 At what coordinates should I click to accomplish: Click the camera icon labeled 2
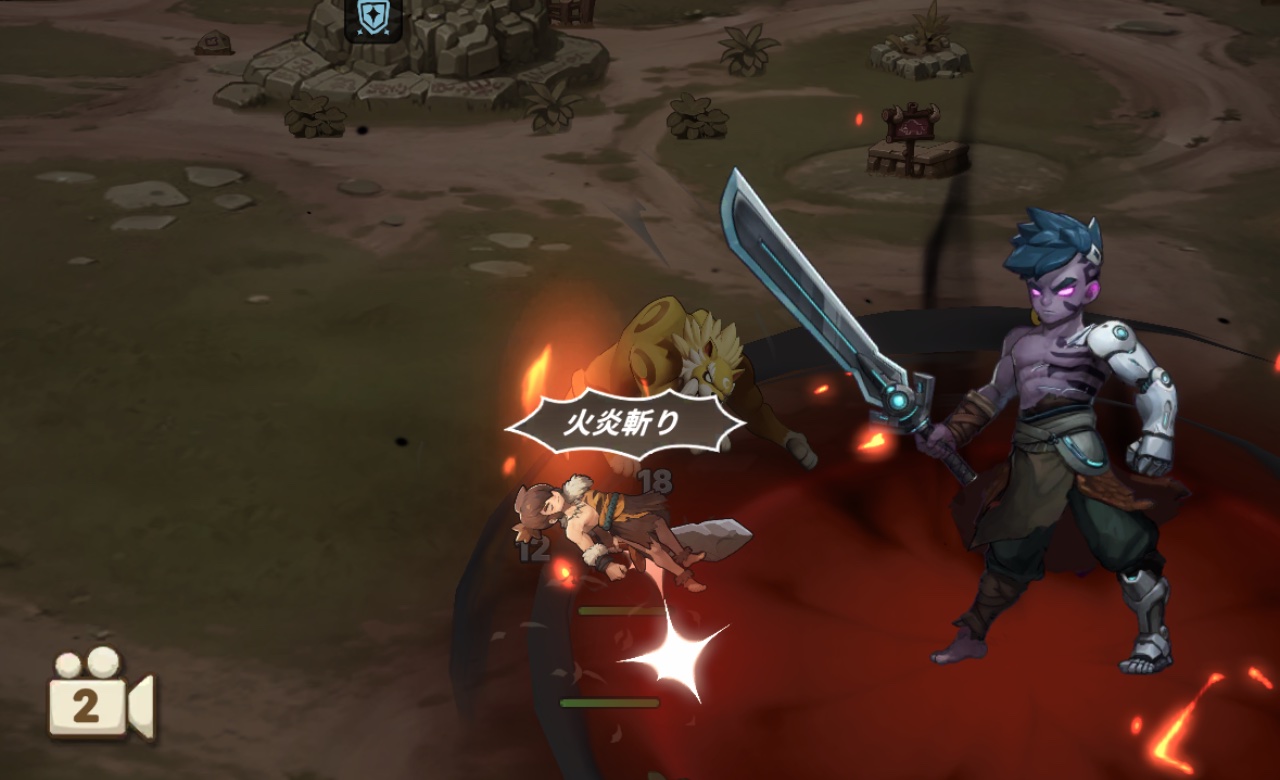[x=99, y=697]
